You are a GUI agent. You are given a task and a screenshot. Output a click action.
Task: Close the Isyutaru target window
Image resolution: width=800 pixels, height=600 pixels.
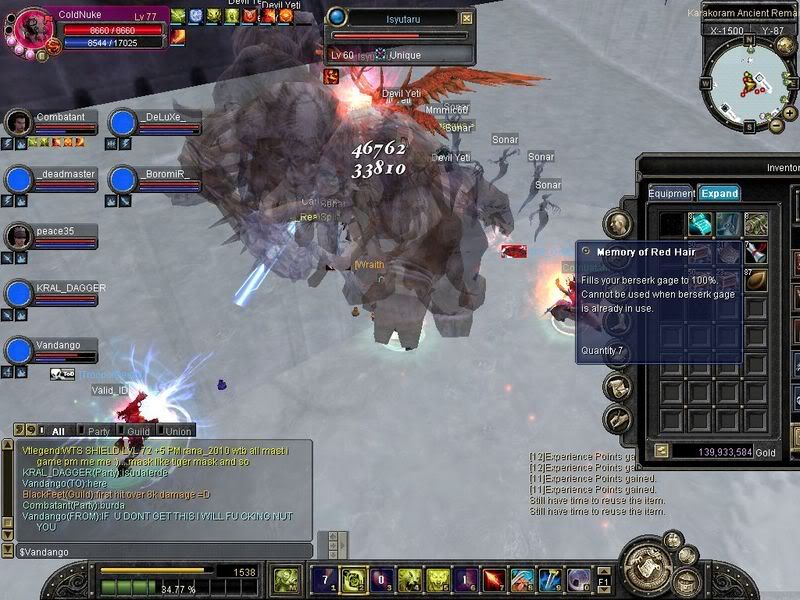click(466, 18)
